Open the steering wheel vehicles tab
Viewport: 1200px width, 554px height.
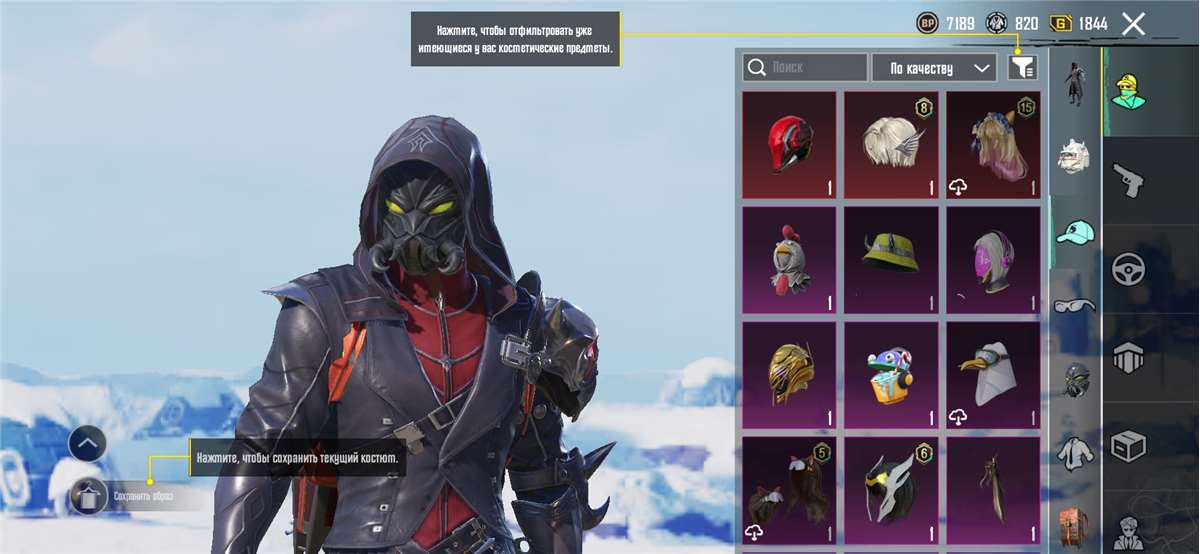1129,269
